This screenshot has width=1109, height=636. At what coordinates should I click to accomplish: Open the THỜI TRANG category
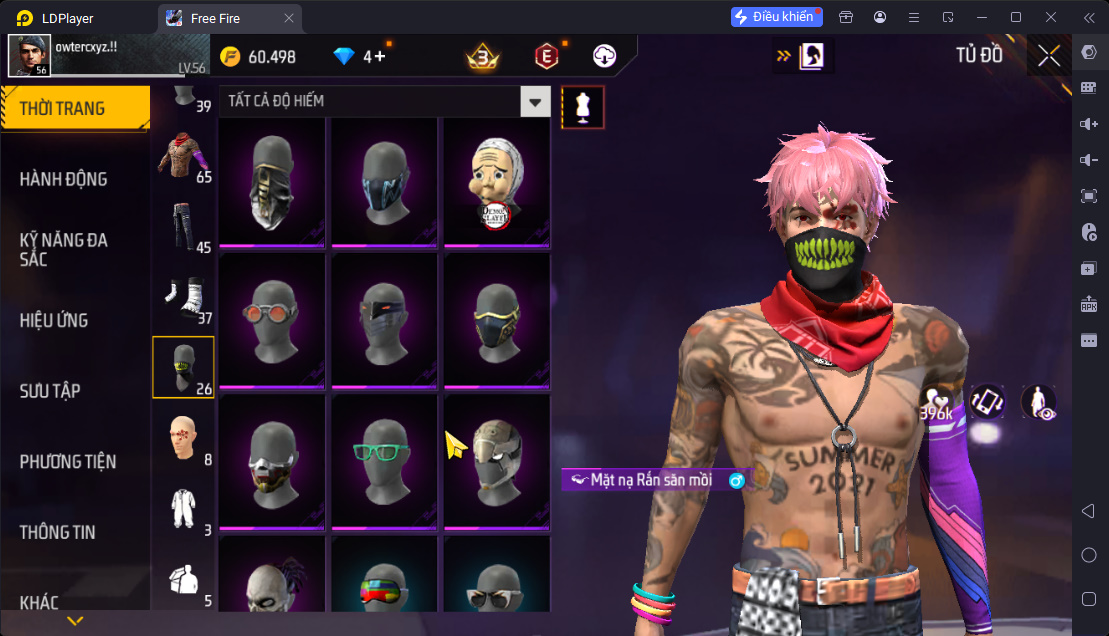(74, 108)
